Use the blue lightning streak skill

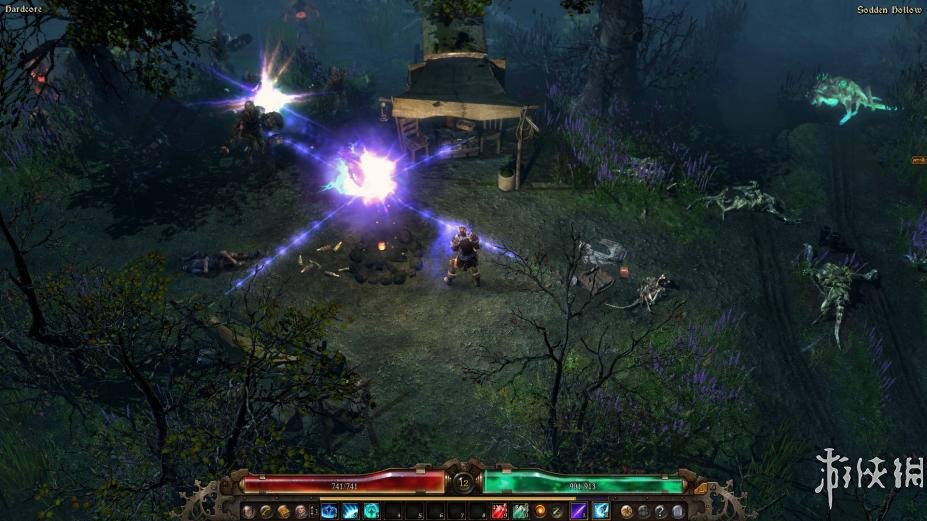[x=350, y=511]
